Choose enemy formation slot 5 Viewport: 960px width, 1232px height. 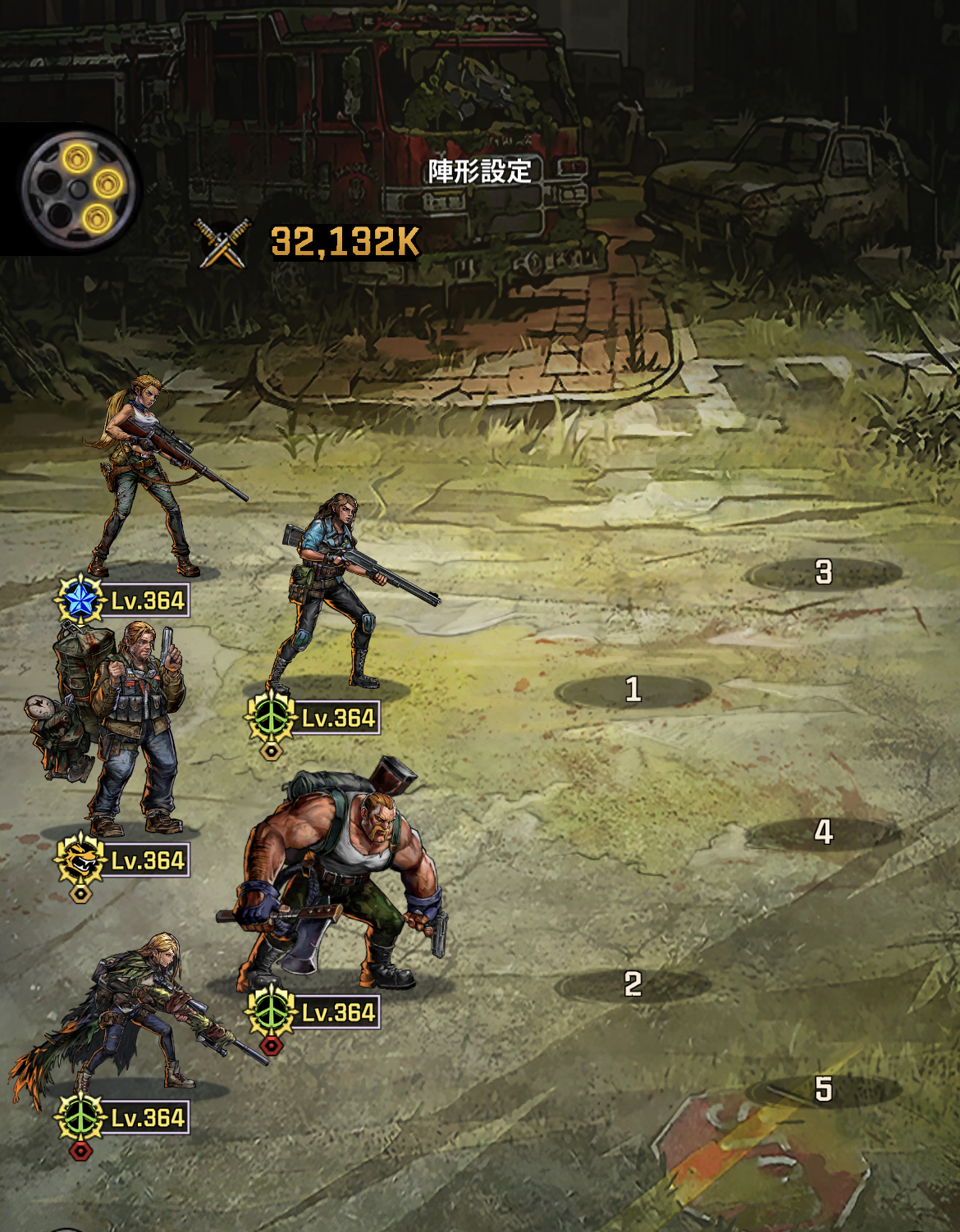pyautogui.click(x=823, y=1089)
